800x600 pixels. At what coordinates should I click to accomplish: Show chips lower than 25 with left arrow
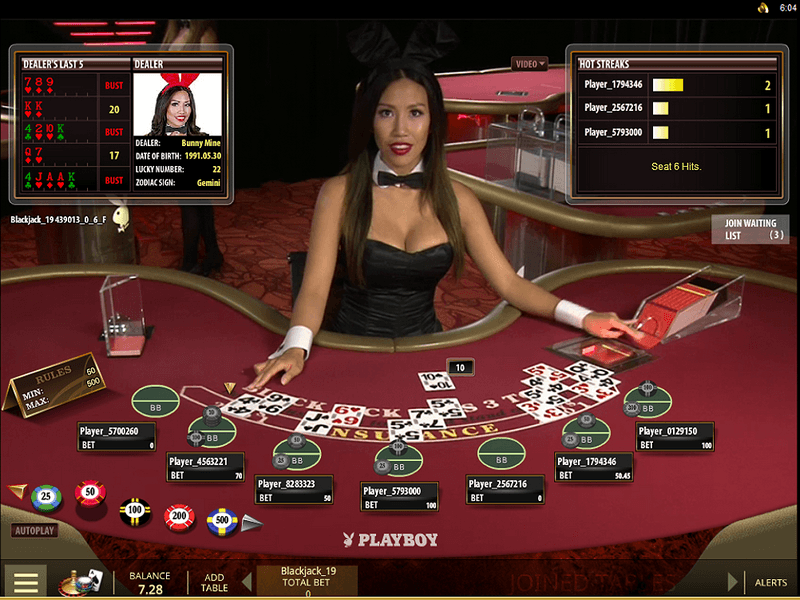[17, 491]
